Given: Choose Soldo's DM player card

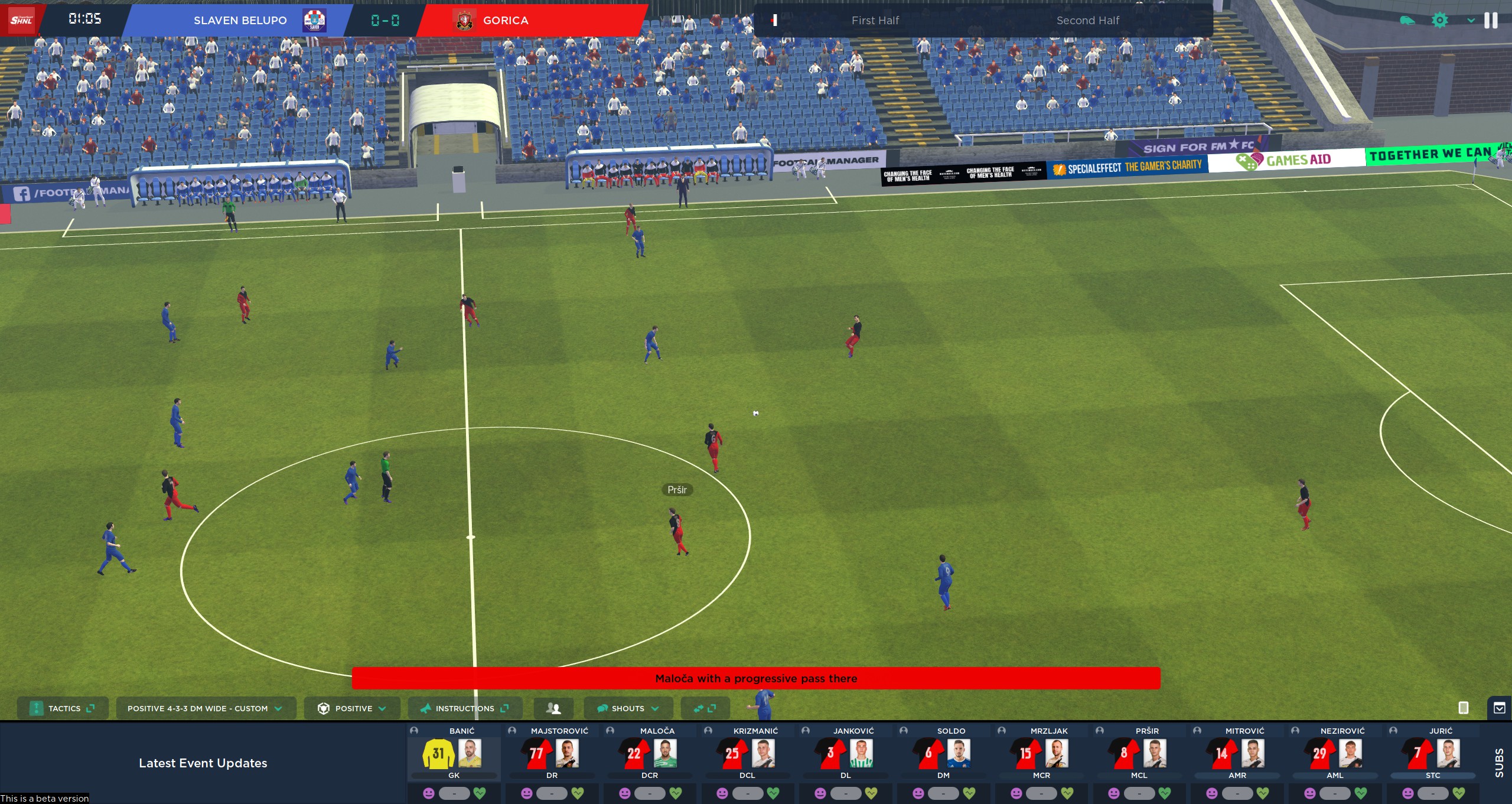Looking at the screenshot, I should (x=943, y=754).
